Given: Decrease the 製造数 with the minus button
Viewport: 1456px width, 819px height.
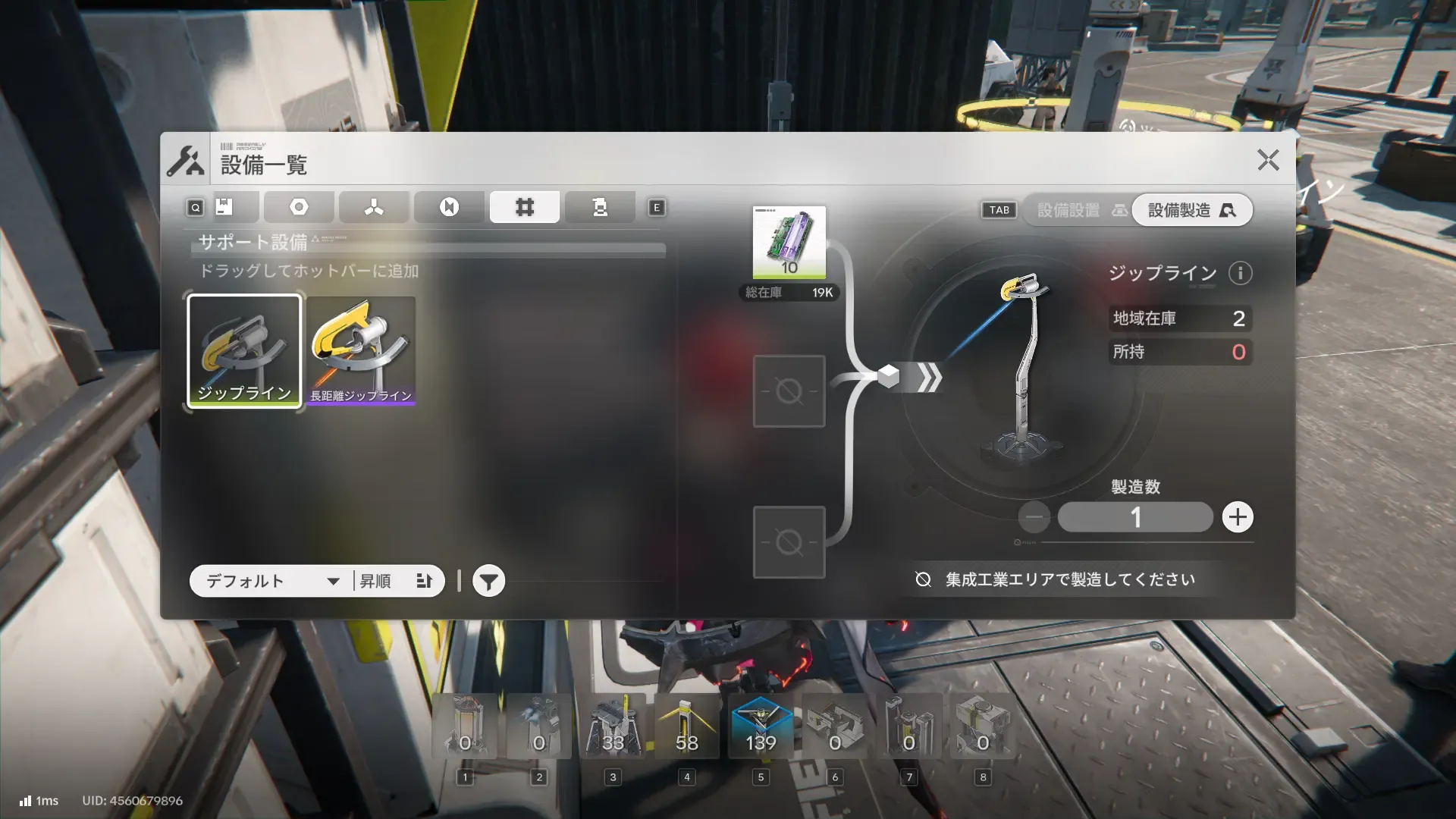Looking at the screenshot, I should tap(1034, 517).
